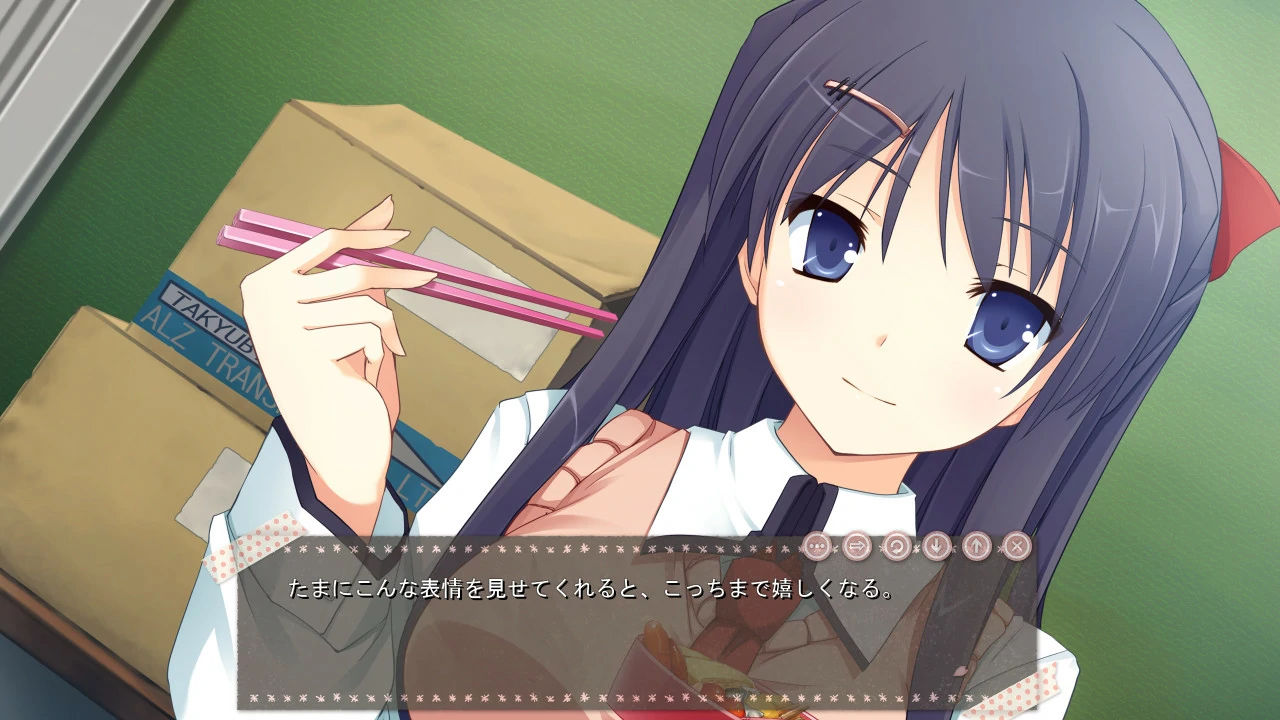Enable skip mode via the right-arrow icon

(x=856, y=545)
